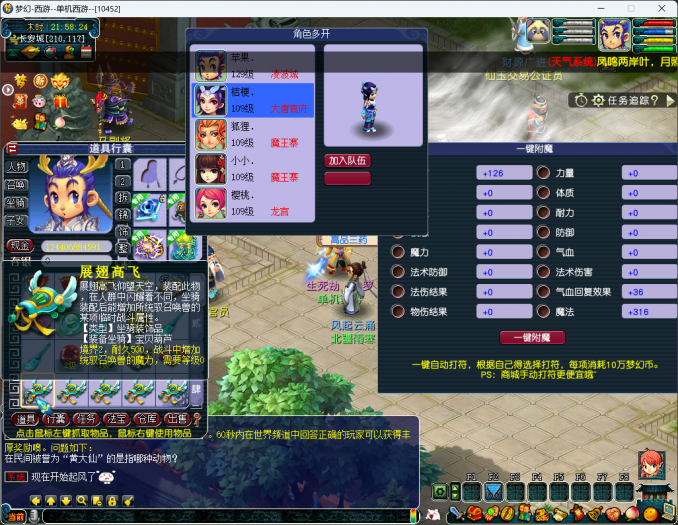Start enchanting with the 一键附魔 button
The image size is (678, 525).
pos(526,338)
